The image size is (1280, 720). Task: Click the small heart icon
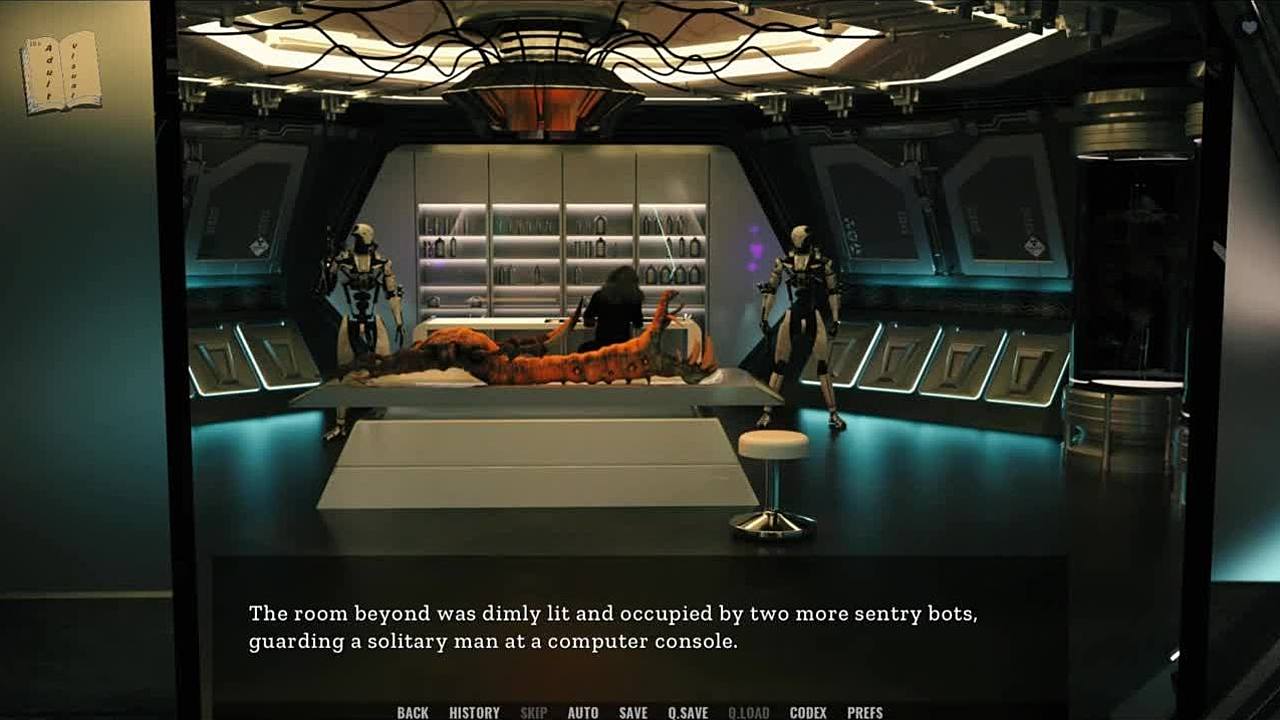click(1249, 28)
